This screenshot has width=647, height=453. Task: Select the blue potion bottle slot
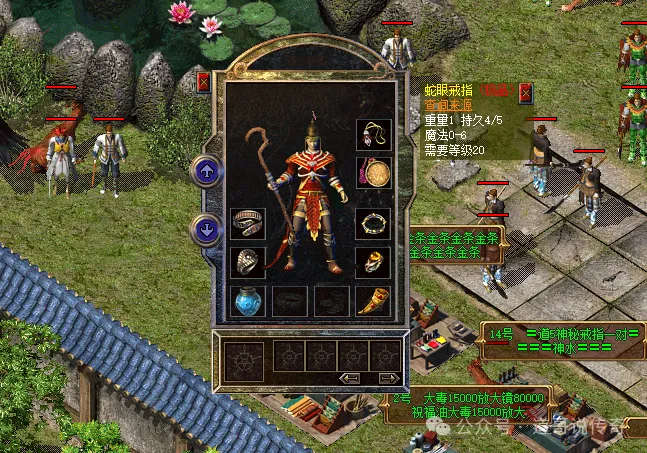246,301
